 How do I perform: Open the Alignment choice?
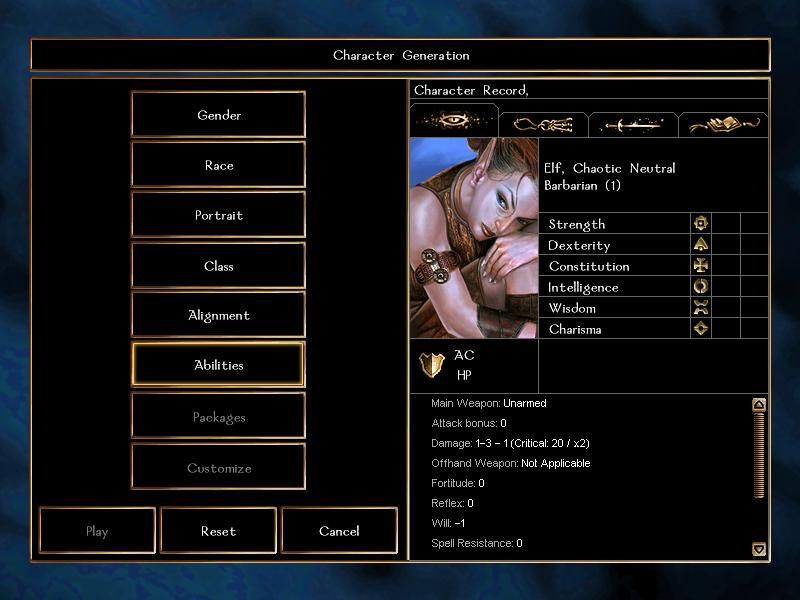pyautogui.click(x=218, y=315)
